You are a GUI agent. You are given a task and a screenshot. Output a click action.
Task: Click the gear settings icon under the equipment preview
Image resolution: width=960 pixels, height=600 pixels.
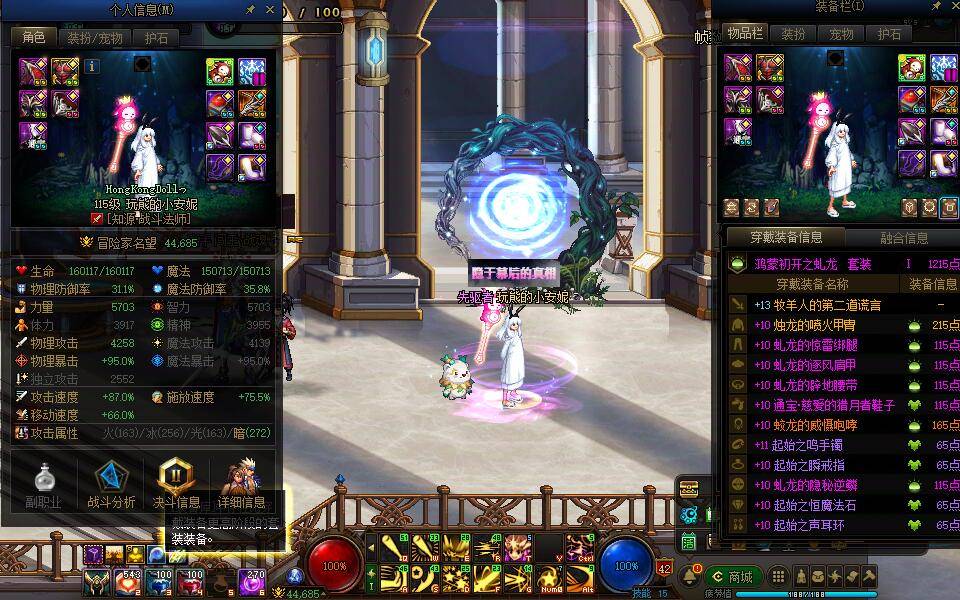coord(931,207)
